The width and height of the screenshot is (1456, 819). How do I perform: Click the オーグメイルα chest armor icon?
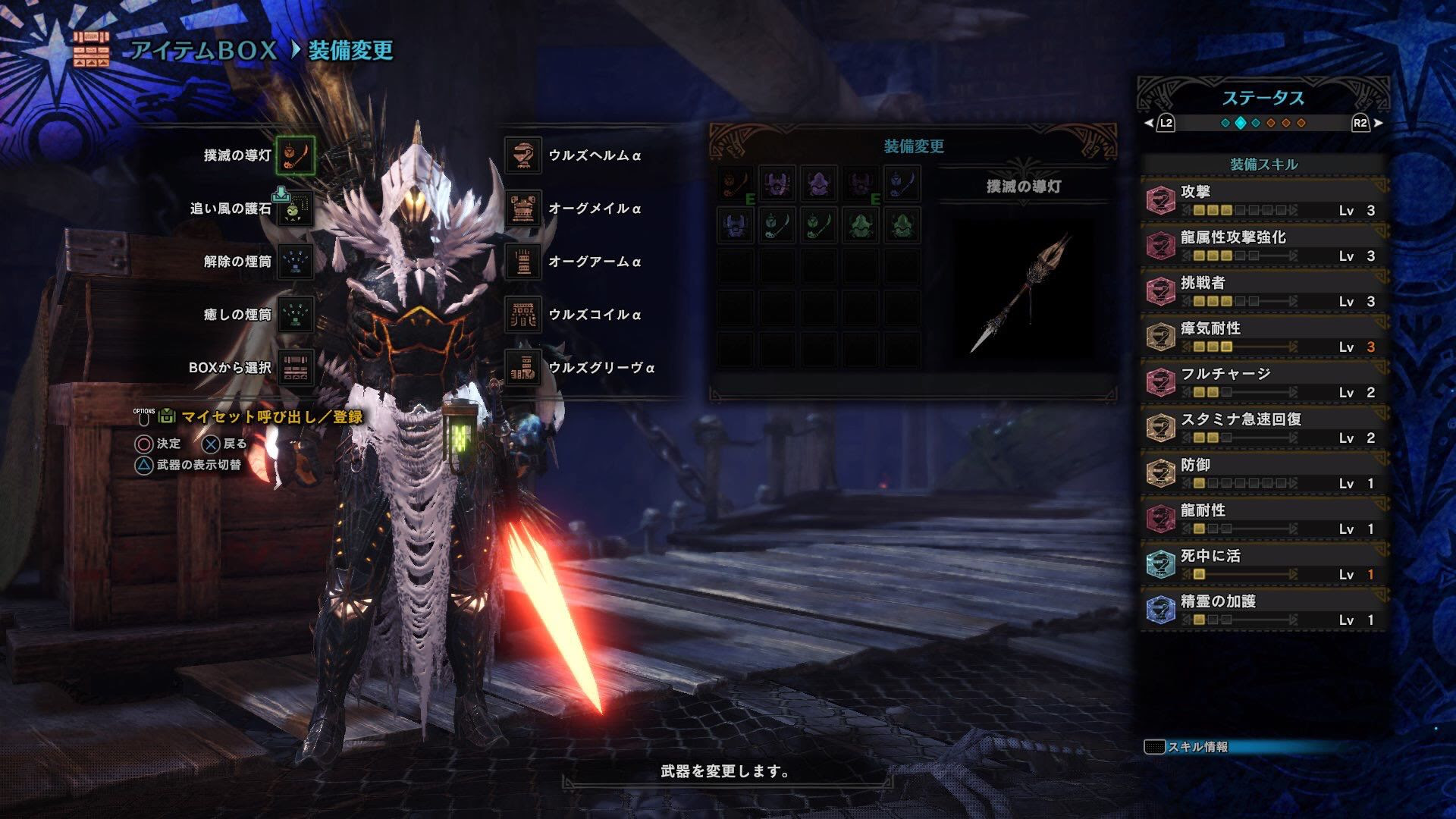pos(524,206)
